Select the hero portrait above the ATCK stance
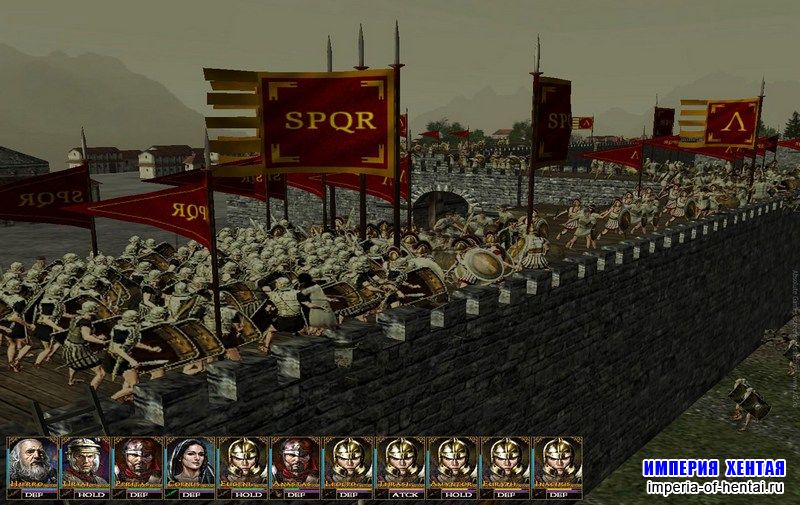Screen dimensions: 800x505 pyautogui.click(x=400, y=461)
